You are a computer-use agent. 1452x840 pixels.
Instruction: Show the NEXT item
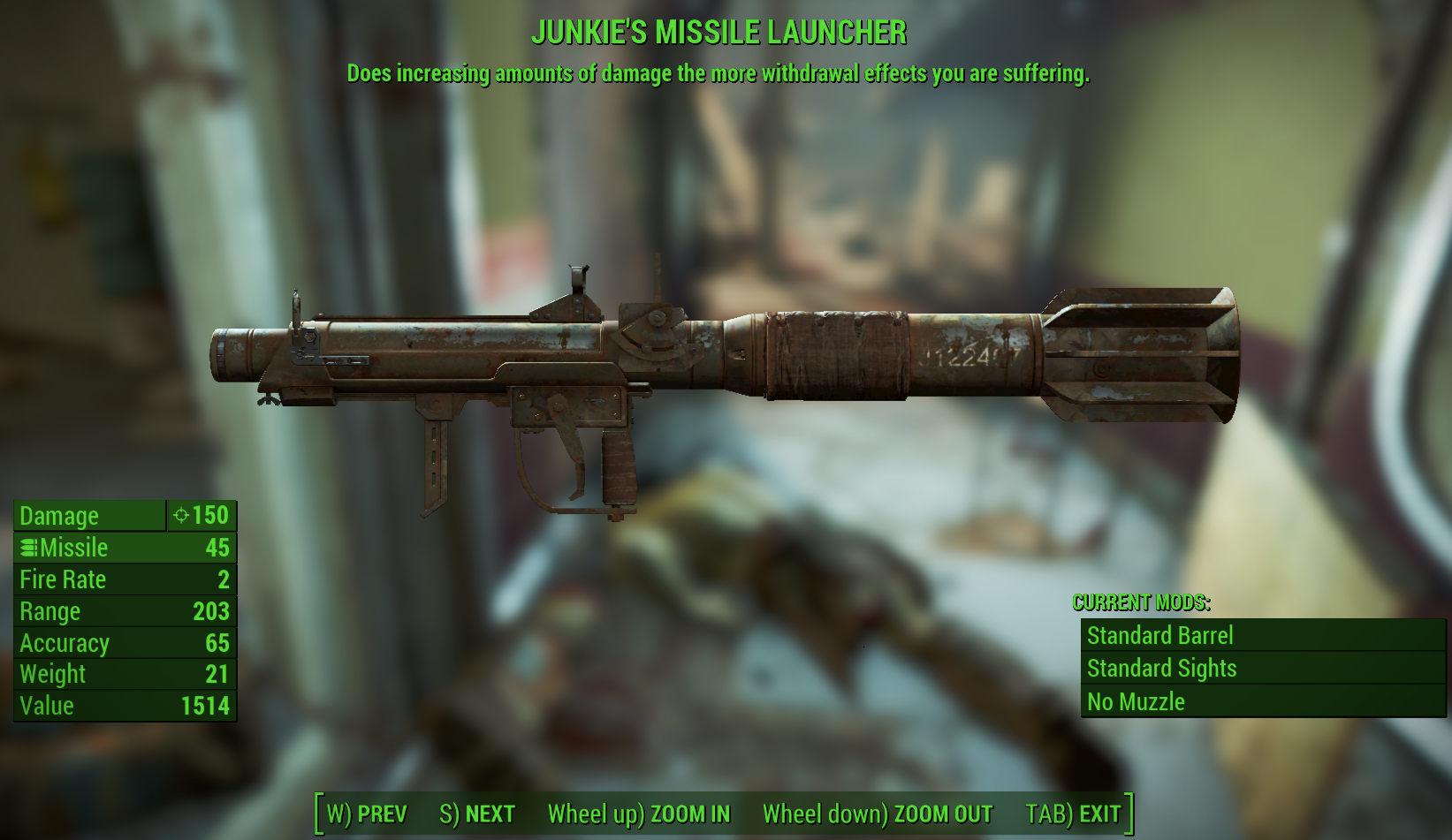(477, 814)
